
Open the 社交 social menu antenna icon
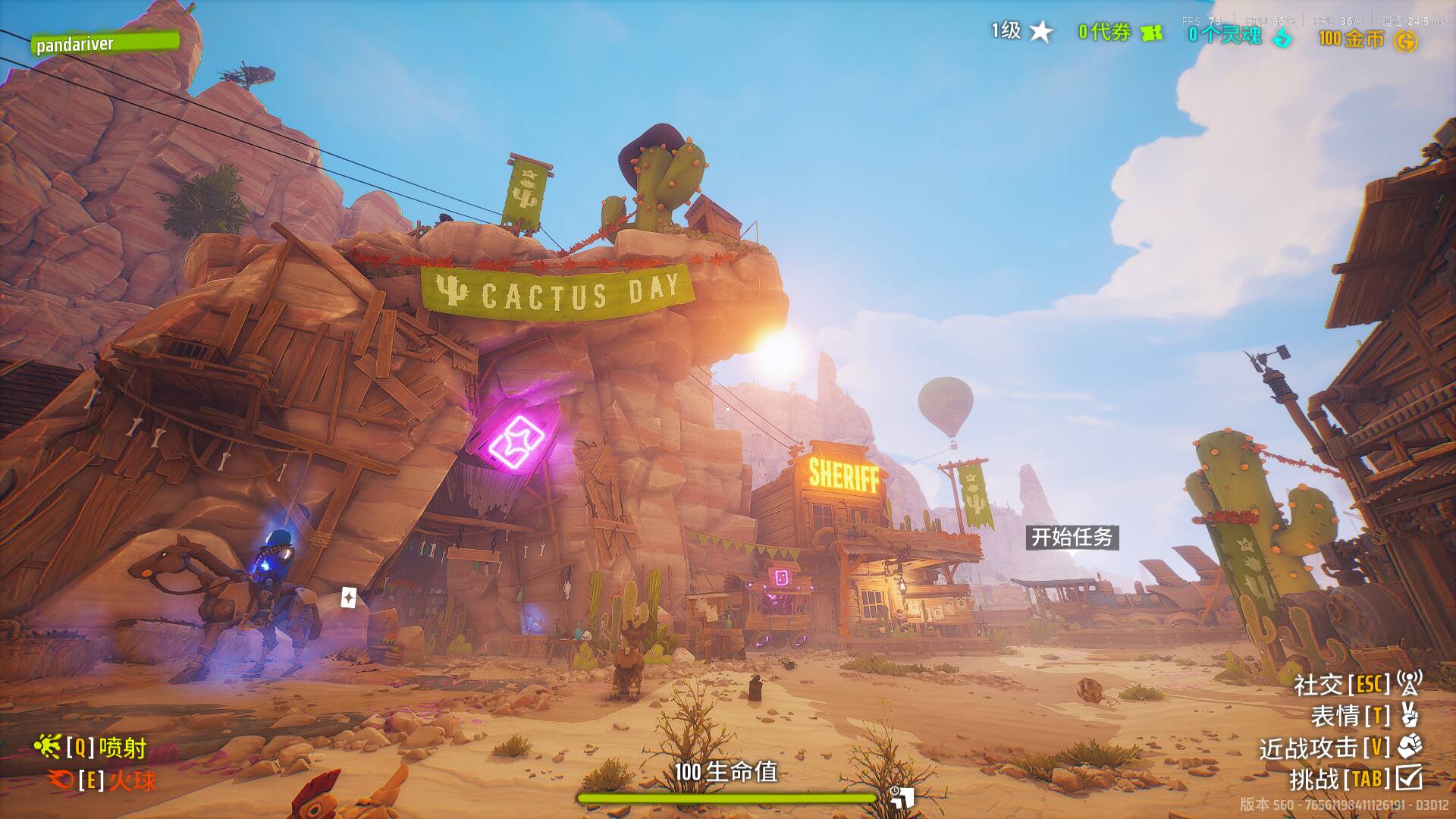click(1409, 683)
